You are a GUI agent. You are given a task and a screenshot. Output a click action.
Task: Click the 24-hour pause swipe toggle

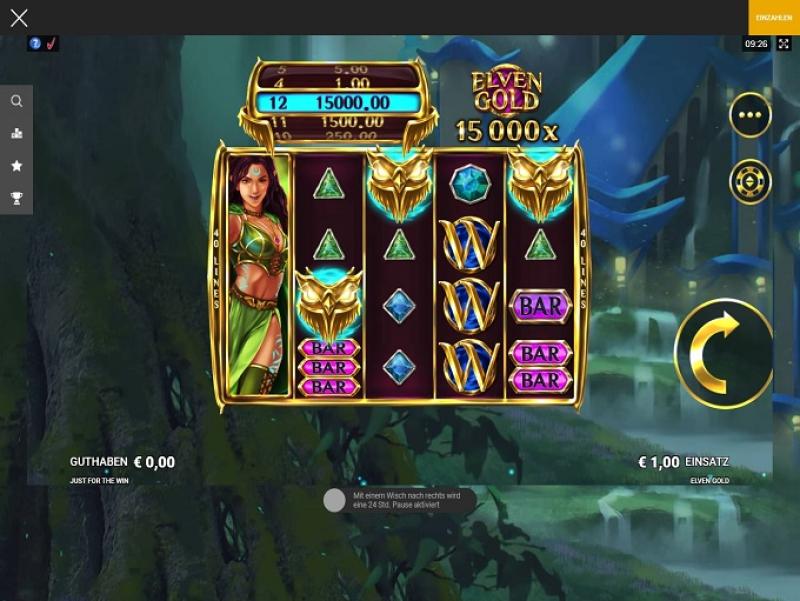click(x=335, y=500)
